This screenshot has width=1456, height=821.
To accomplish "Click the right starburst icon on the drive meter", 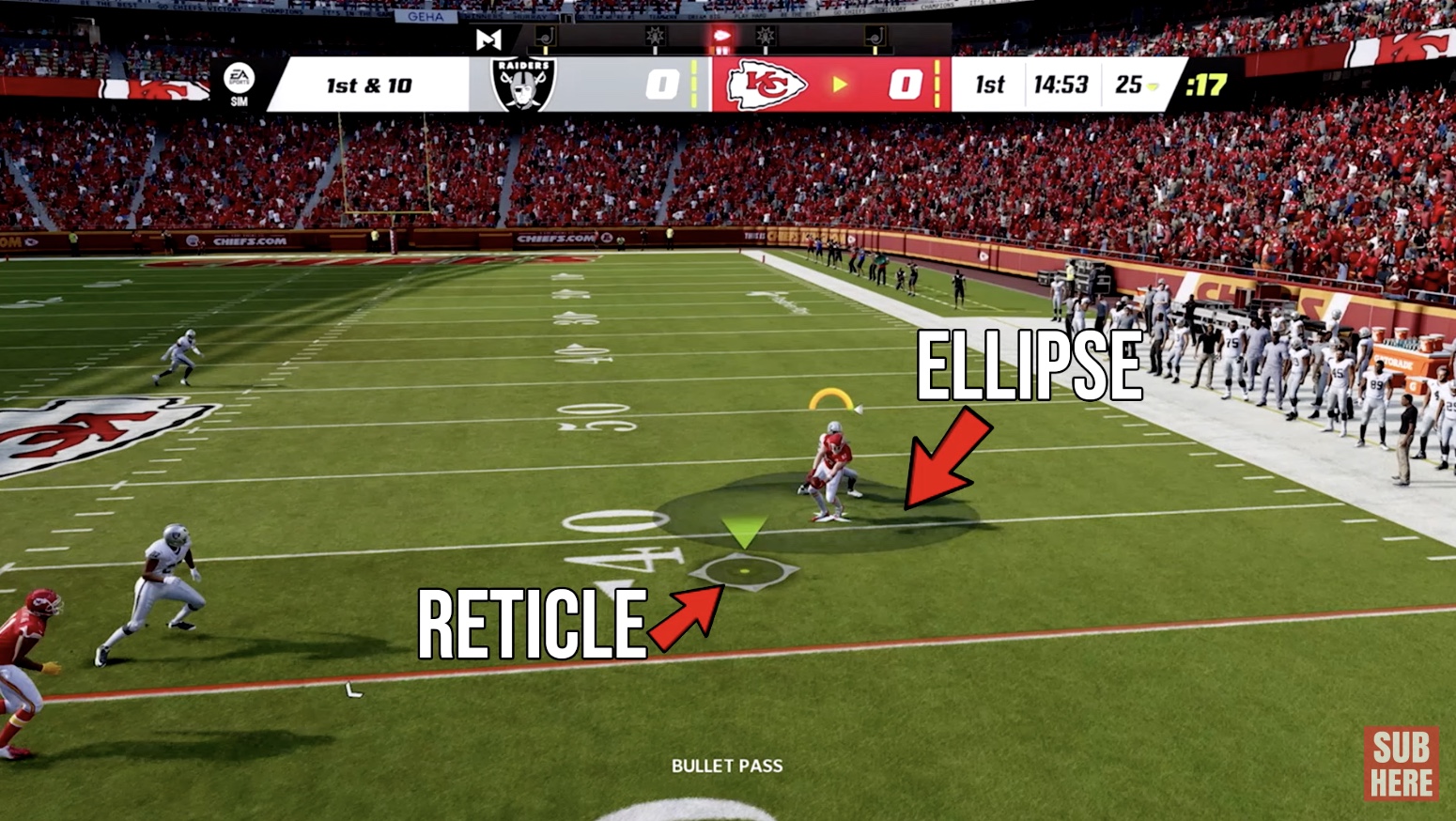I will point(765,36).
